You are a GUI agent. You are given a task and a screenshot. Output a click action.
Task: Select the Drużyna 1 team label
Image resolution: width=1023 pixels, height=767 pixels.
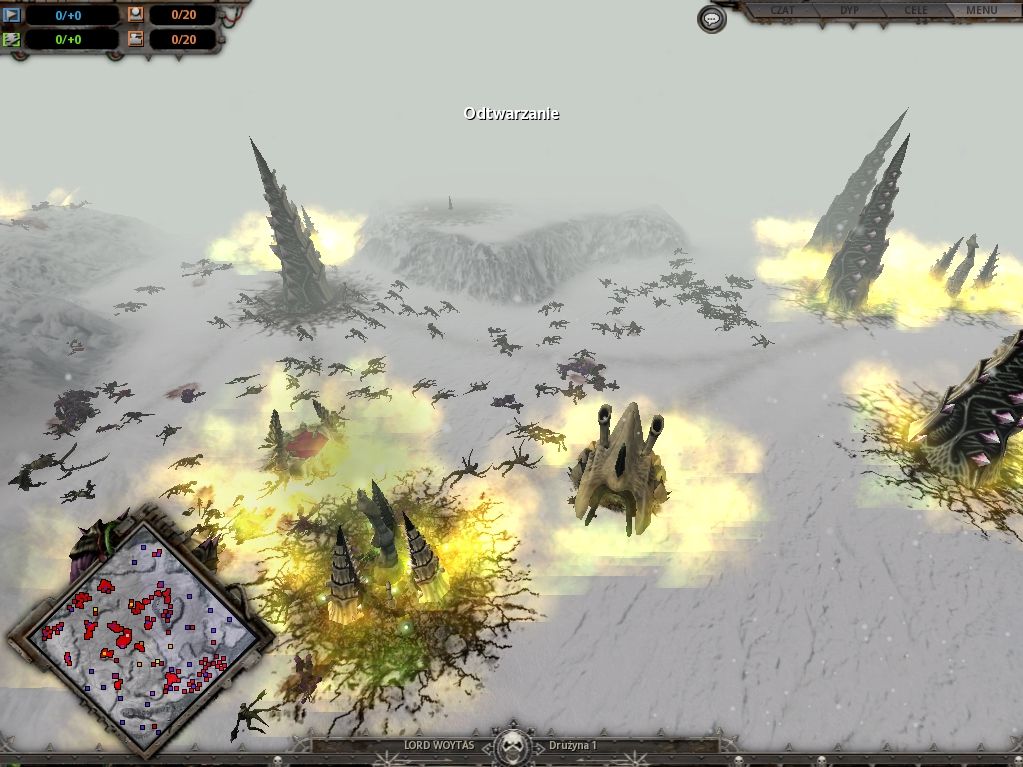tap(573, 746)
